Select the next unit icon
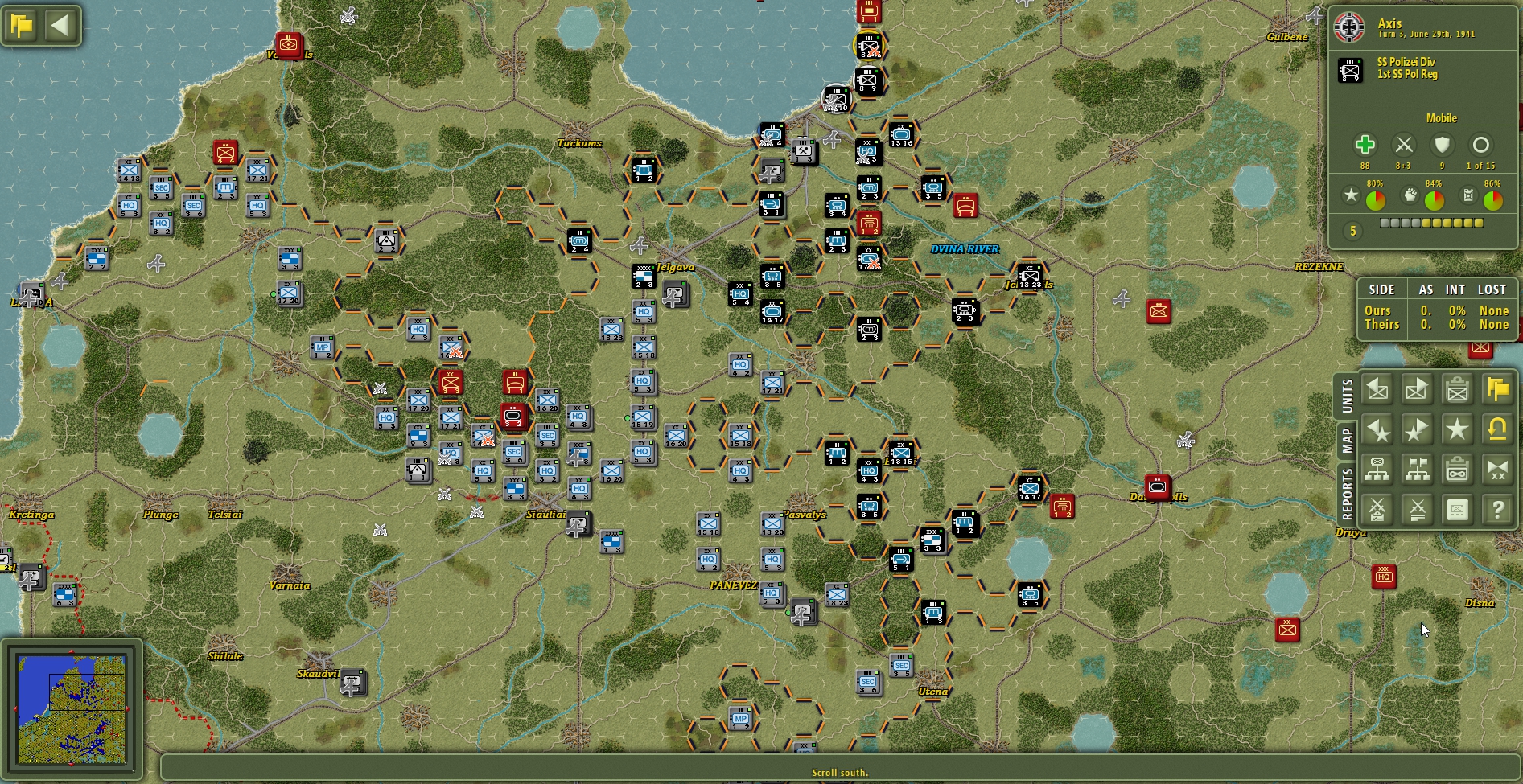 click(x=1417, y=389)
